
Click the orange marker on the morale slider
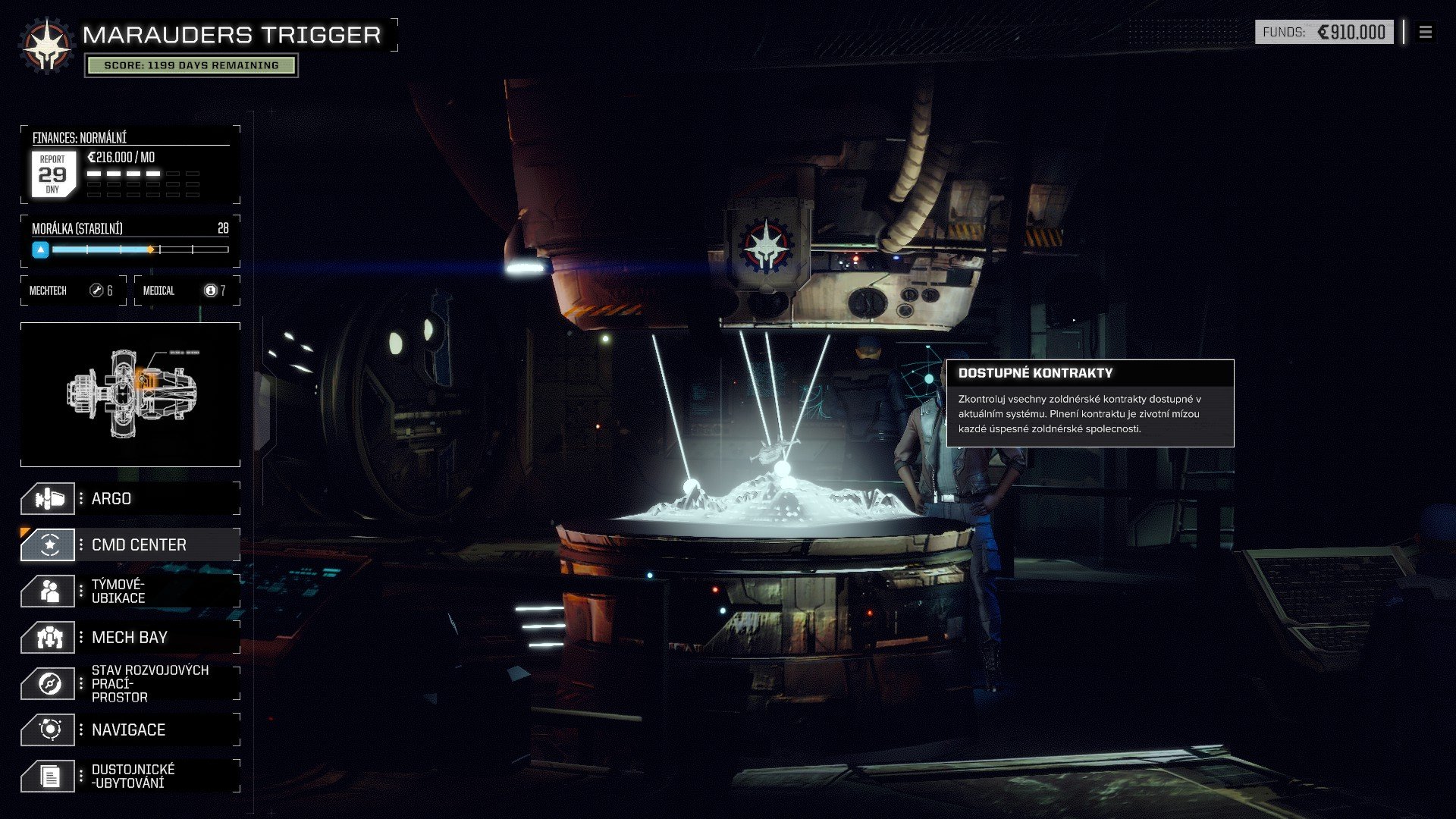tap(152, 248)
